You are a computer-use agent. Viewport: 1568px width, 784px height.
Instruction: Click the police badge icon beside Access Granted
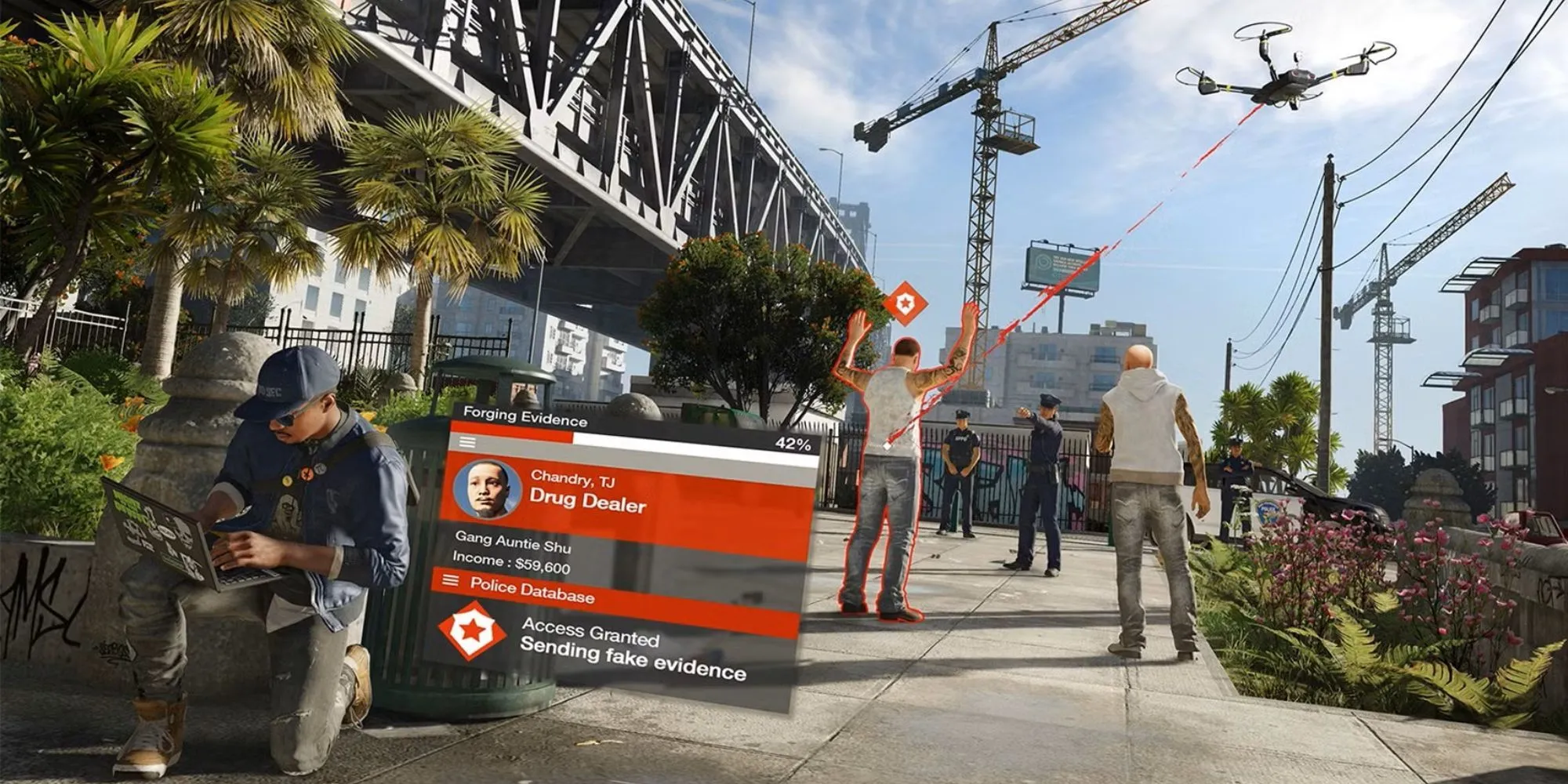click(471, 630)
